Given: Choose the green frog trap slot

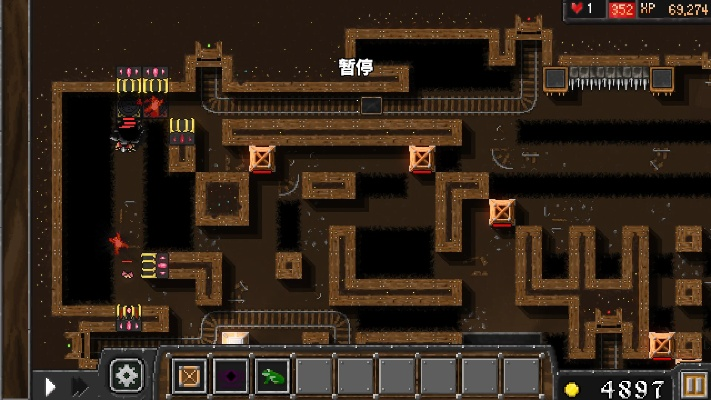Looking at the screenshot, I should pos(272,377).
